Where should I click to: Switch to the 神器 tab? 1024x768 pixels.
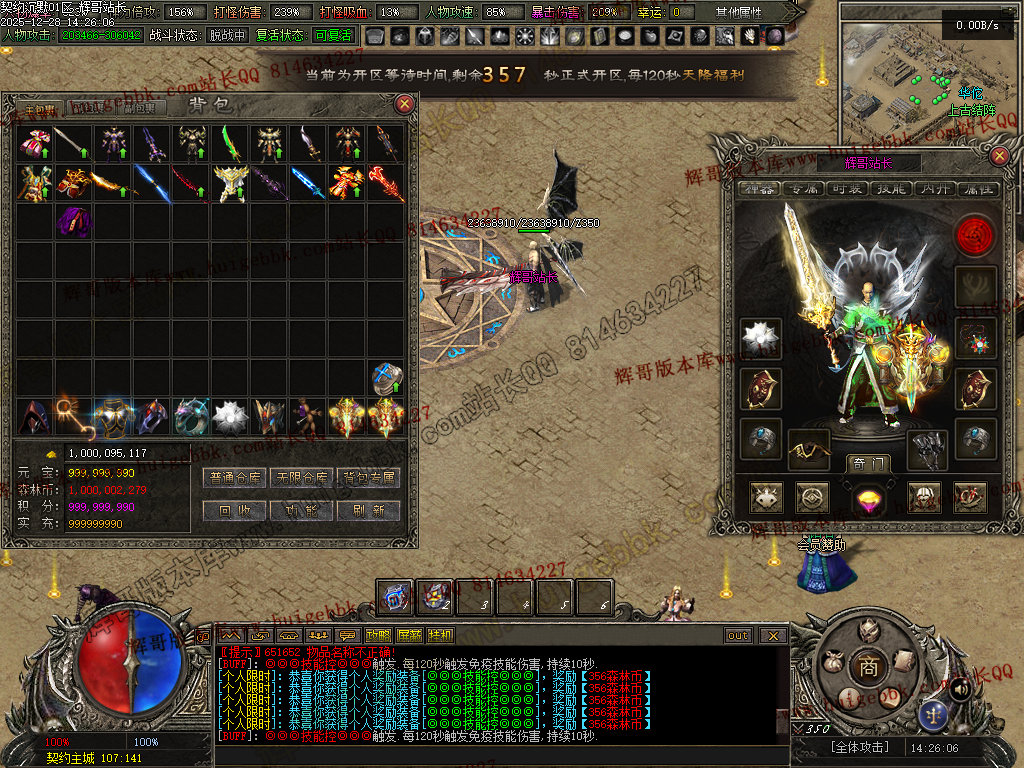758,189
